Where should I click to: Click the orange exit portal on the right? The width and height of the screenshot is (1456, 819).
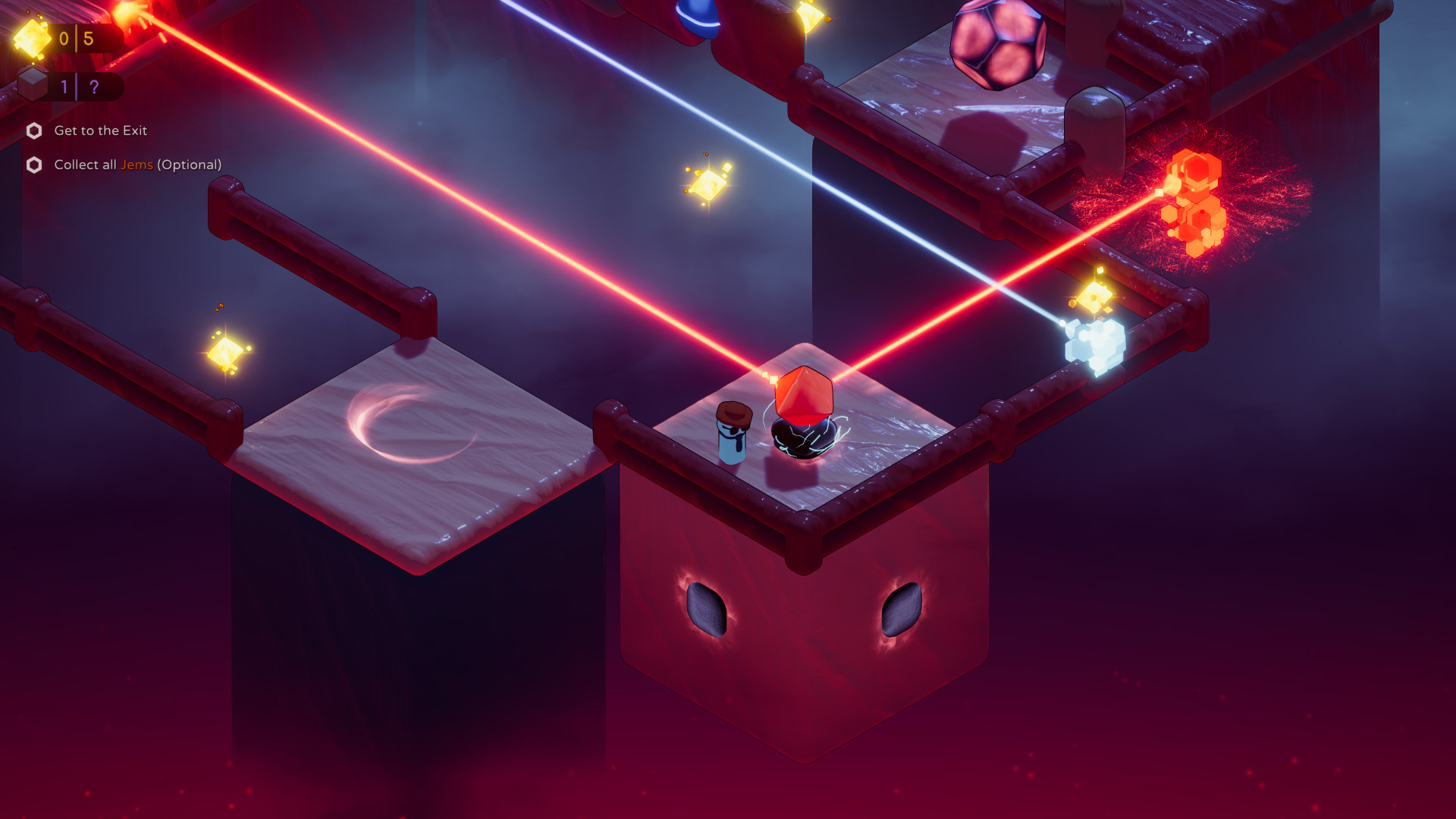coord(1194,199)
